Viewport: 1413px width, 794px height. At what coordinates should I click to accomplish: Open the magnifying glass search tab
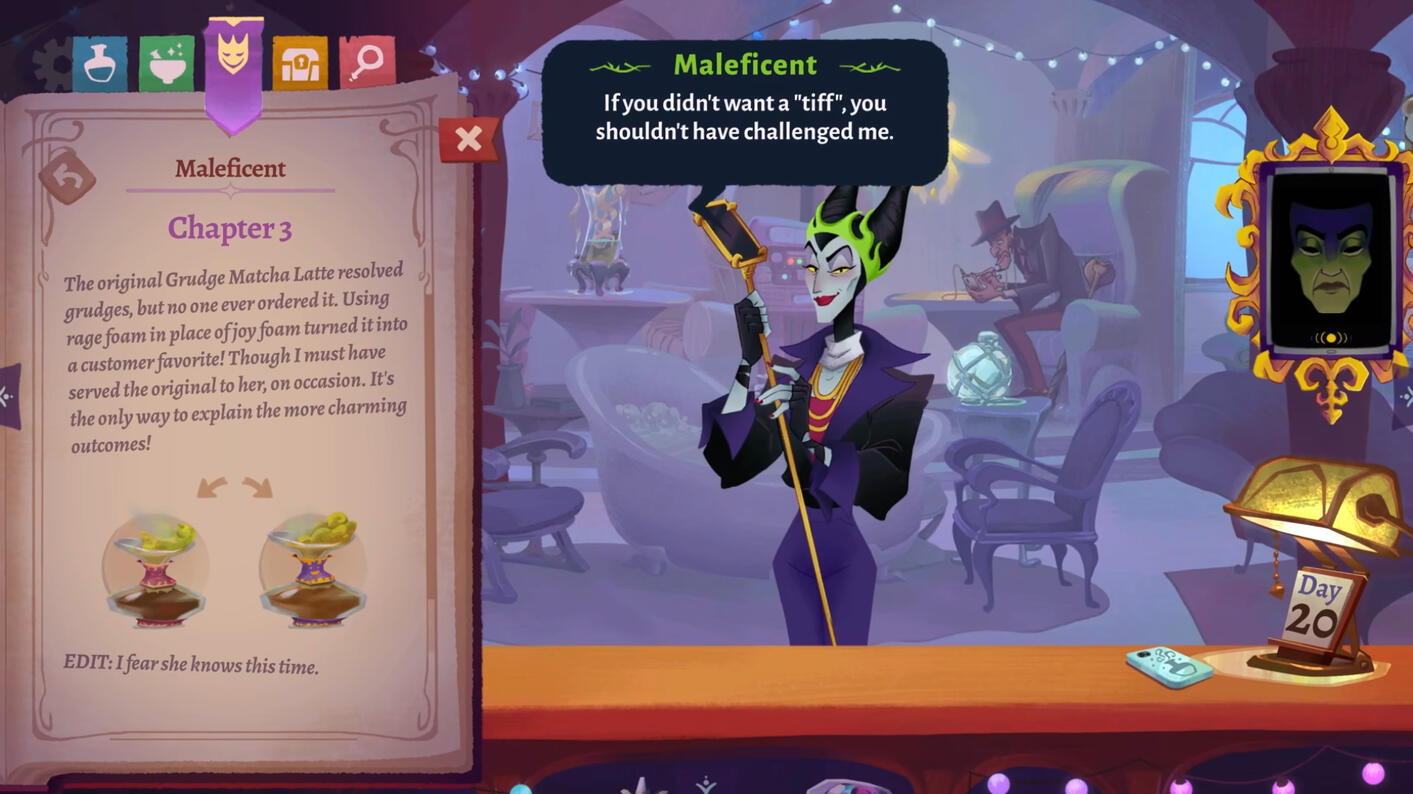(365, 60)
